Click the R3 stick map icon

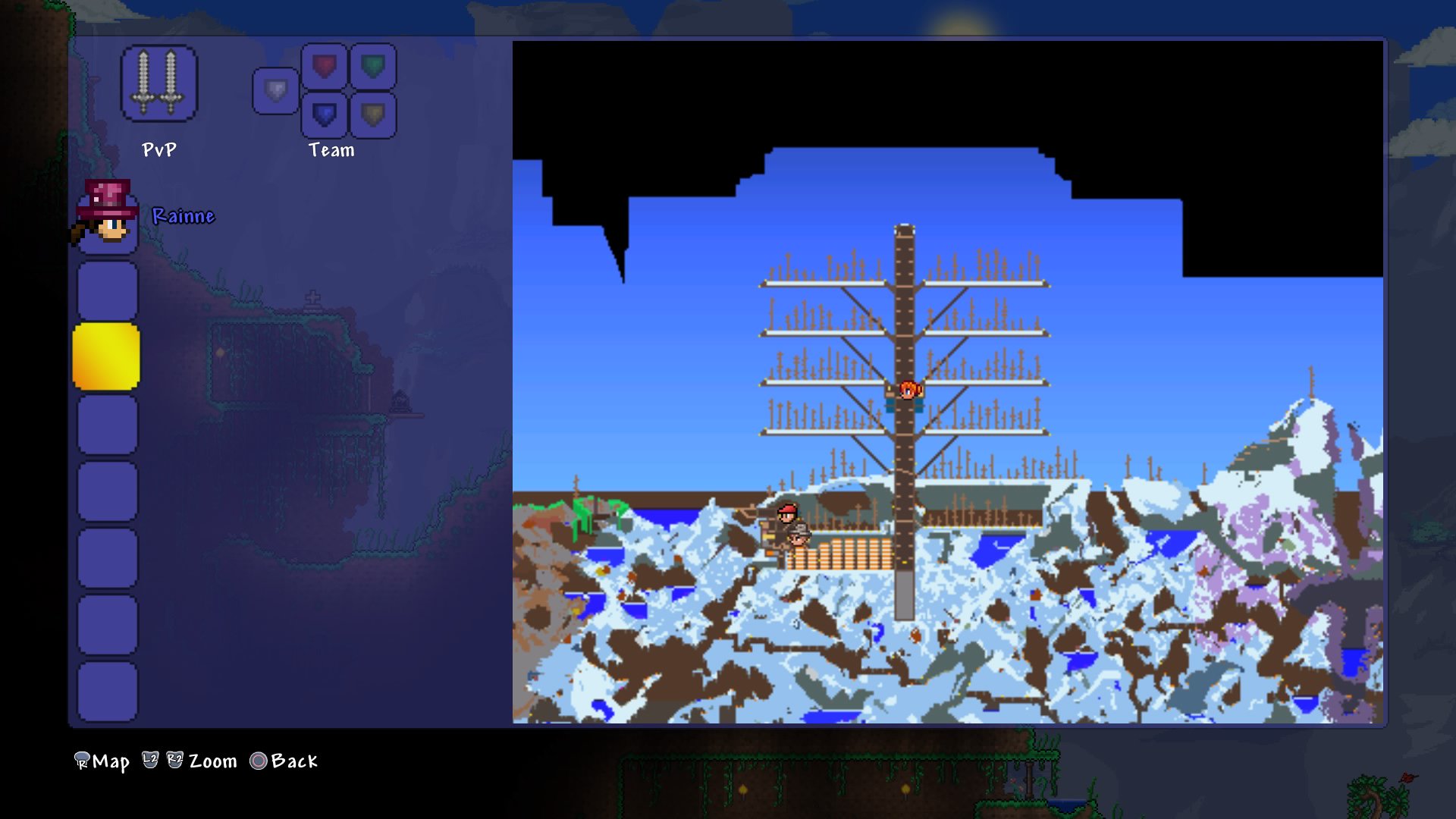click(81, 761)
